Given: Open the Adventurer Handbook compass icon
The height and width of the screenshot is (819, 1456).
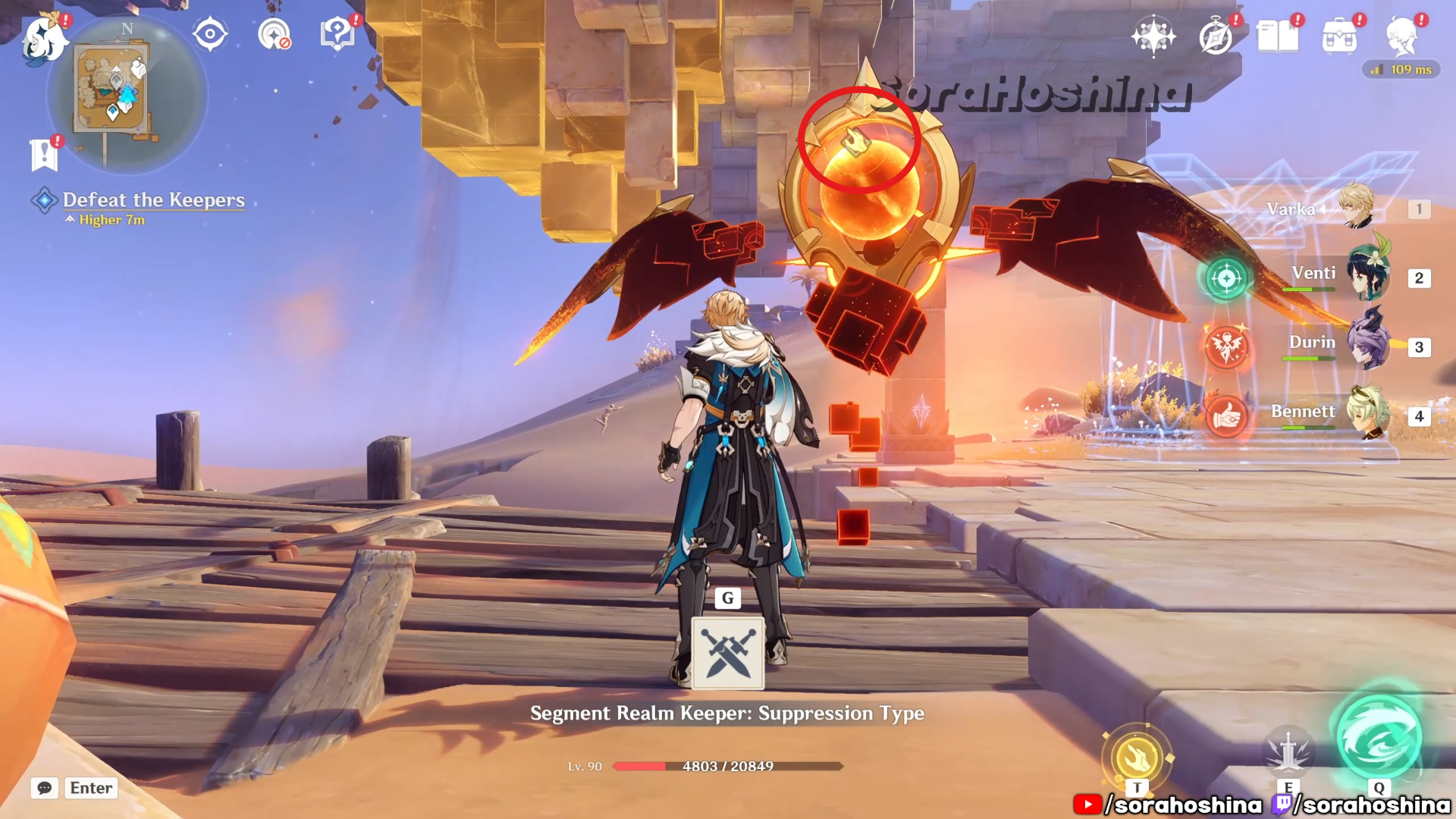Looking at the screenshot, I should 1216,36.
